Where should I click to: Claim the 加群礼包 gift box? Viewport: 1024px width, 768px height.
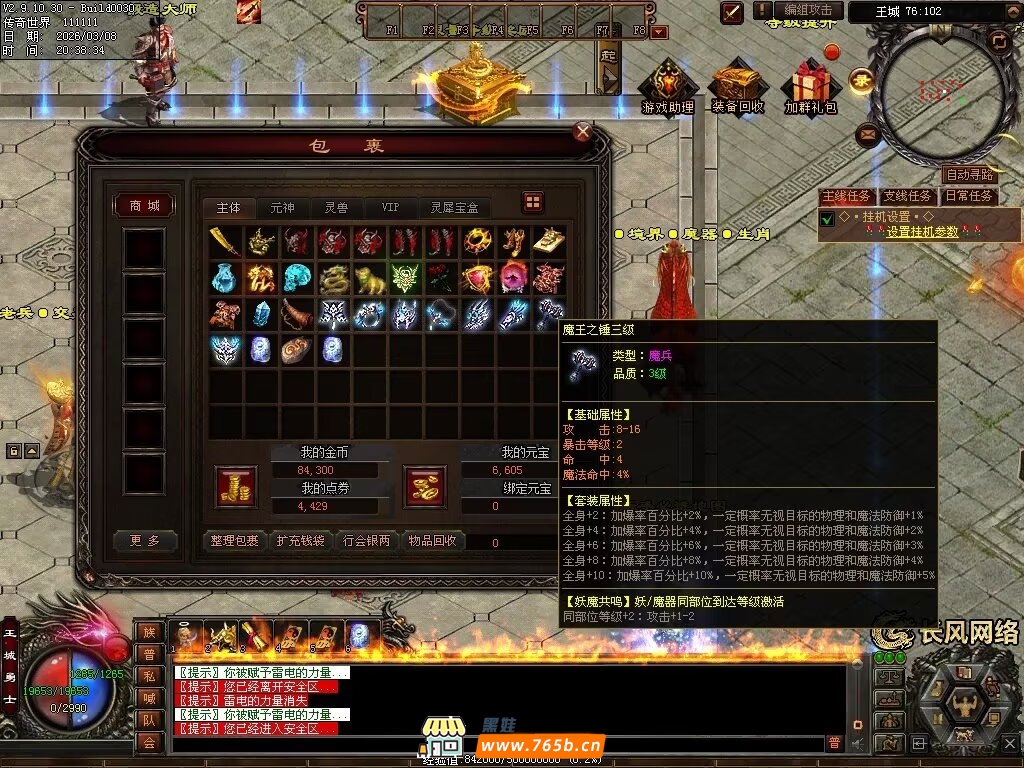pos(810,87)
